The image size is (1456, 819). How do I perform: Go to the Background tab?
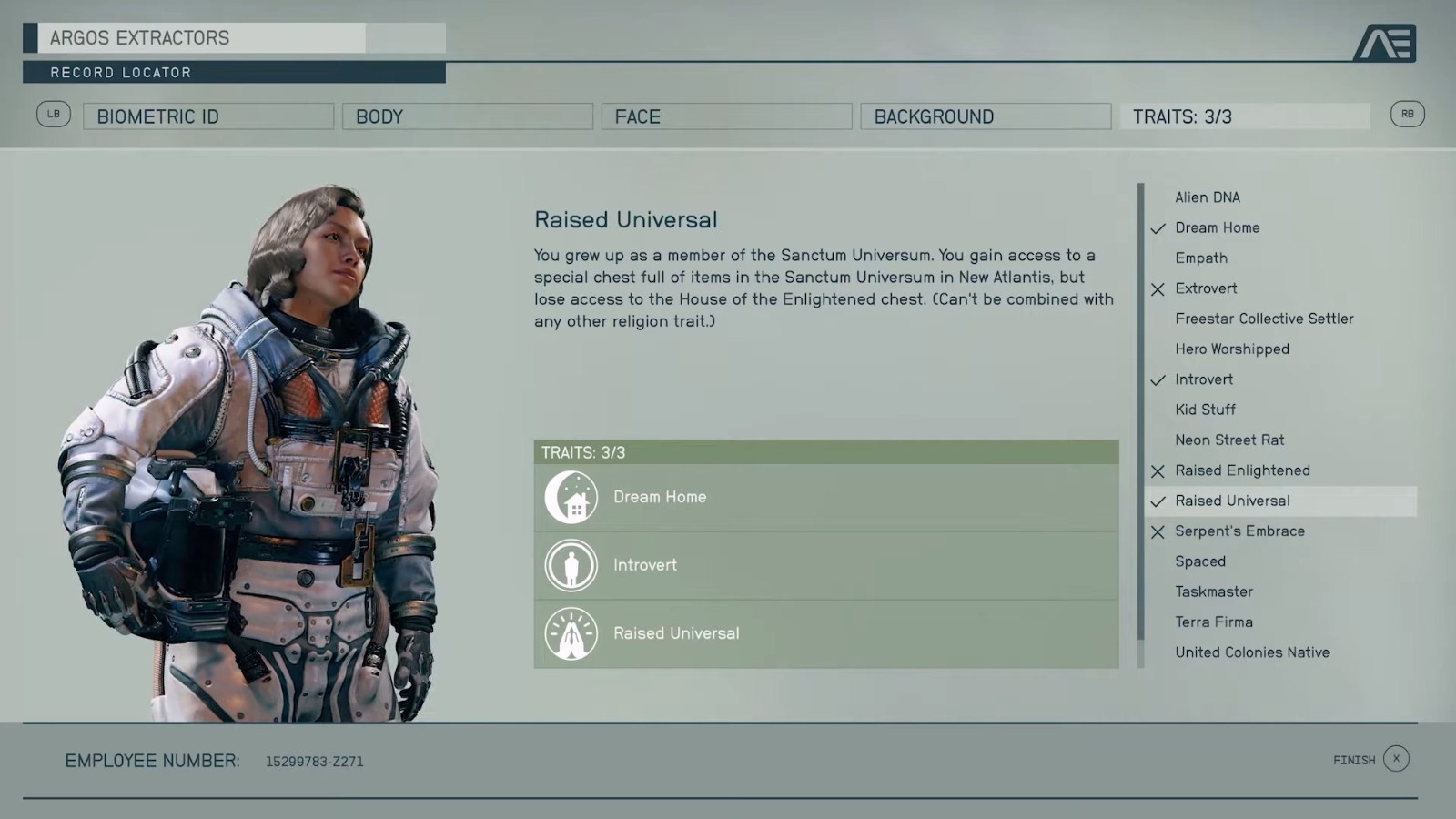(x=985, y=116)
